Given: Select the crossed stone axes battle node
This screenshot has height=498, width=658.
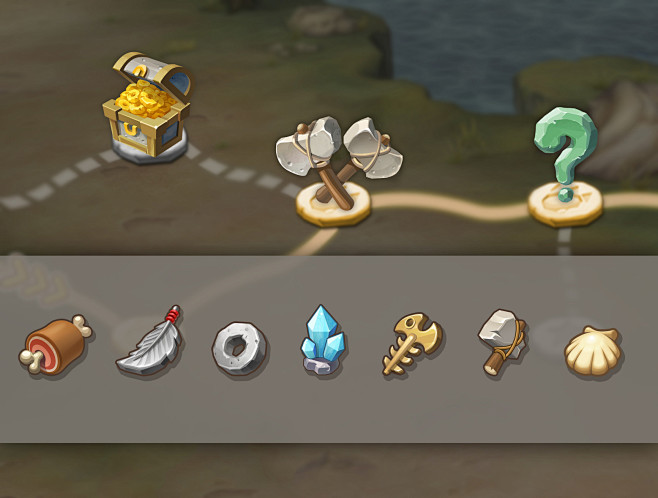Looking at the screenshot, I should tap(334, 165).
